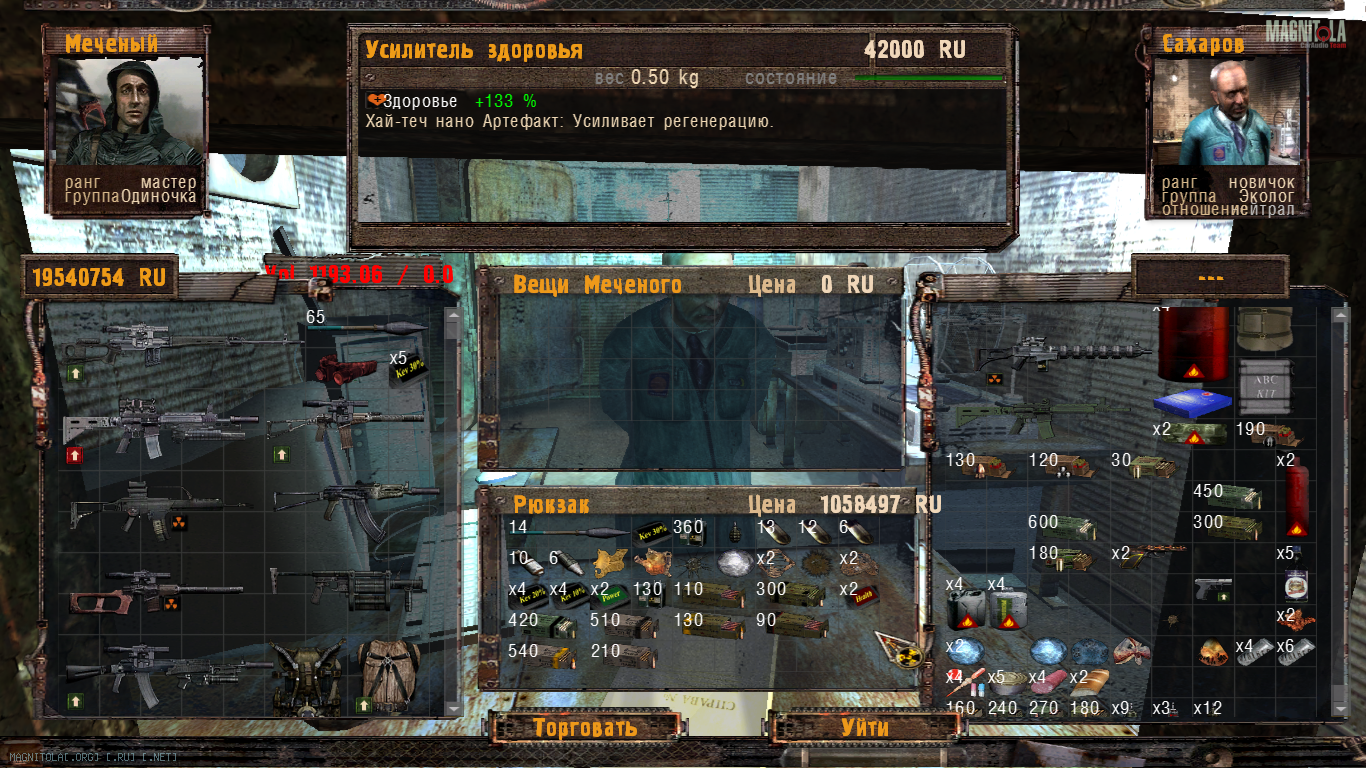This screenshot has width=1366, height=768.
Task: Leave the trade with the Уйти button
Action: (x=864, y=727)
